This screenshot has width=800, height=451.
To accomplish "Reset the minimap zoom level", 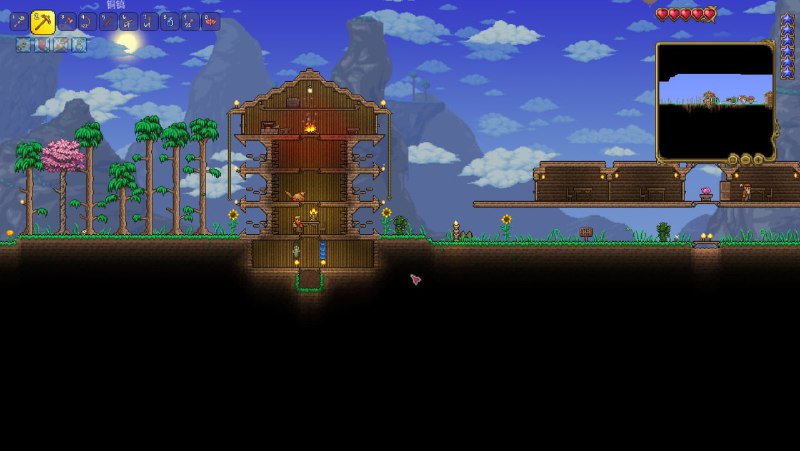I will pos(734,159).
